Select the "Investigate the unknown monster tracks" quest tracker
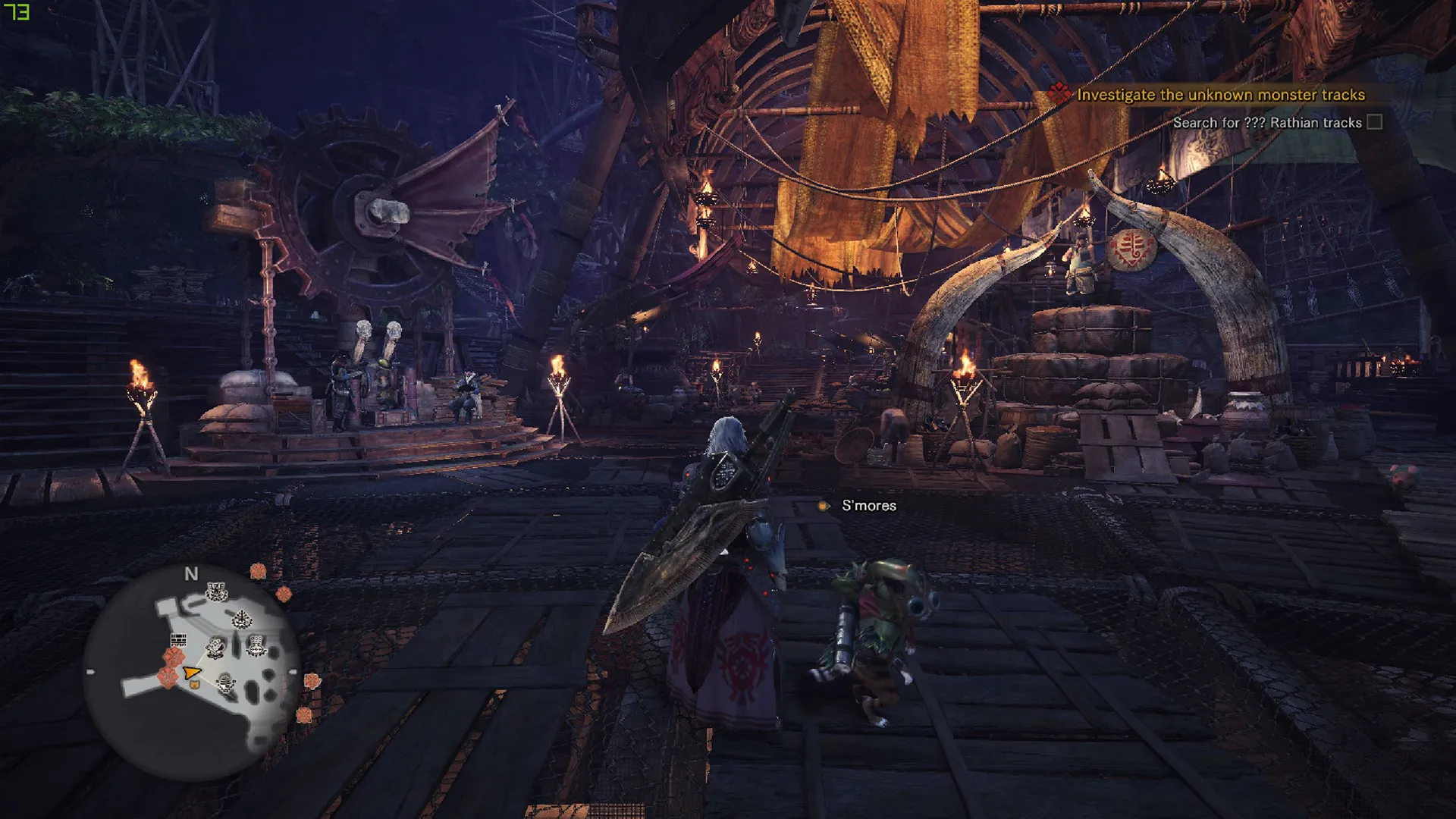The height and width of the screenshot is (819, 1456). (x=1220, y=95)
